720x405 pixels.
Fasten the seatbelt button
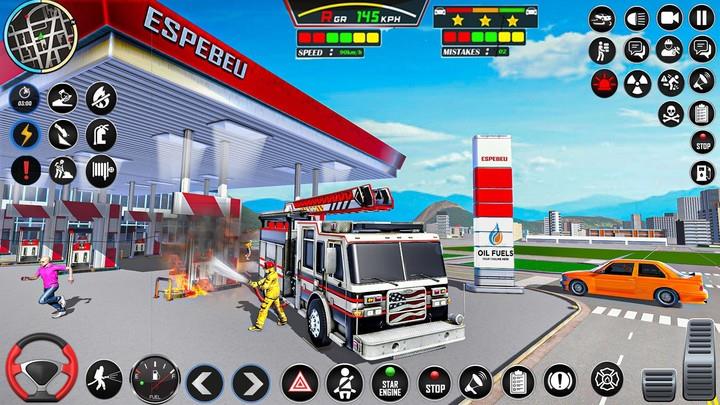click(345, 382)
